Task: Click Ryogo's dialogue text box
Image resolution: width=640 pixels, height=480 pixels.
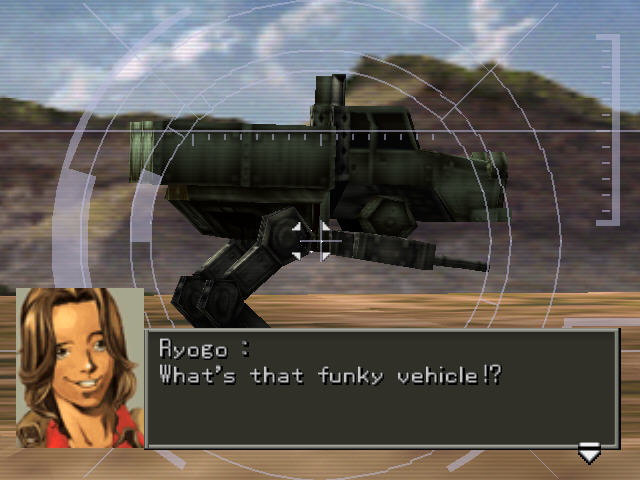Action: pyautogui.click(x=383, y=388)
